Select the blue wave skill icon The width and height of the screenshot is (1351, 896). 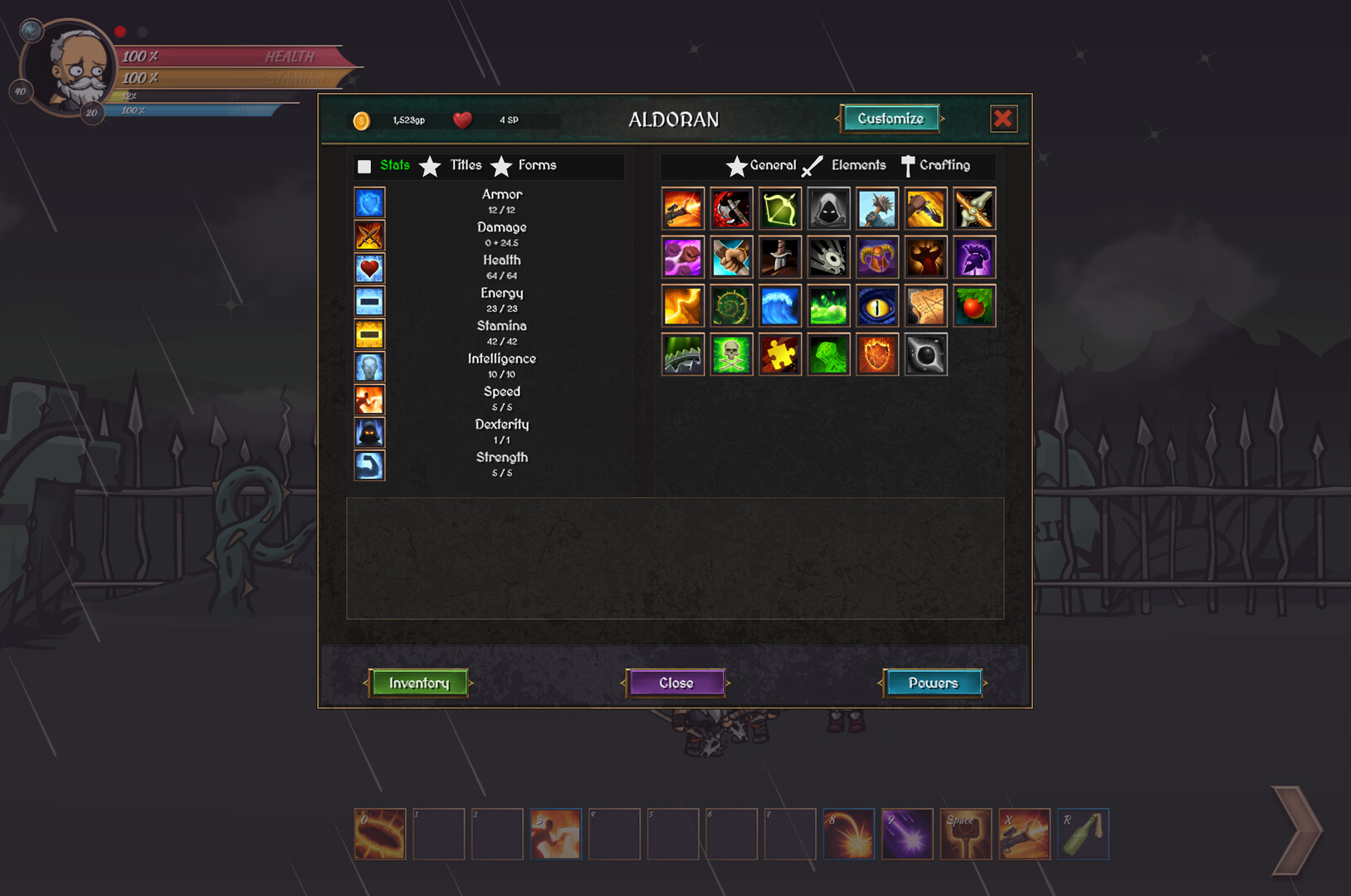(x=780, y=306)
